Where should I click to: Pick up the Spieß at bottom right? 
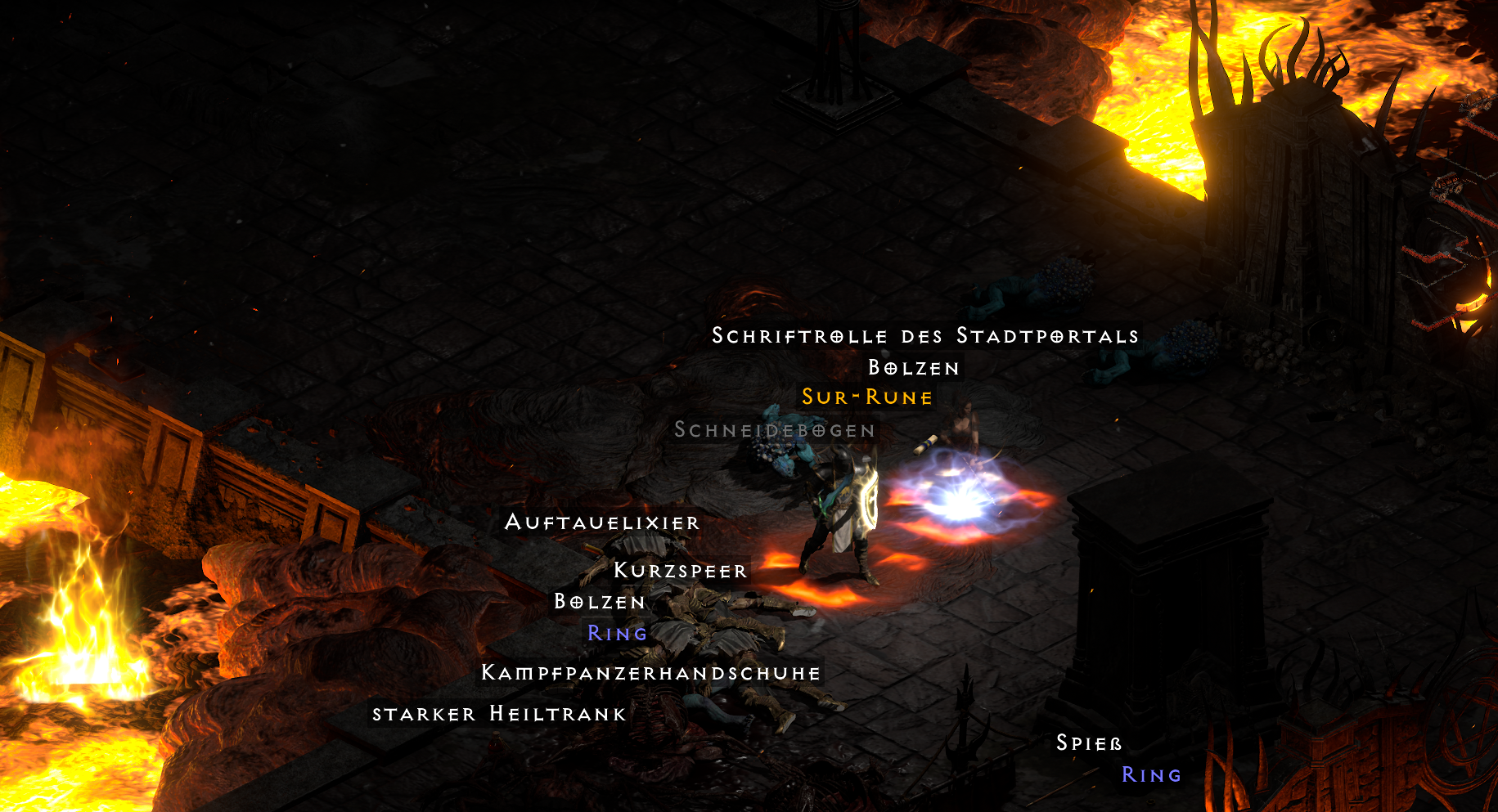click(1089, 742)
